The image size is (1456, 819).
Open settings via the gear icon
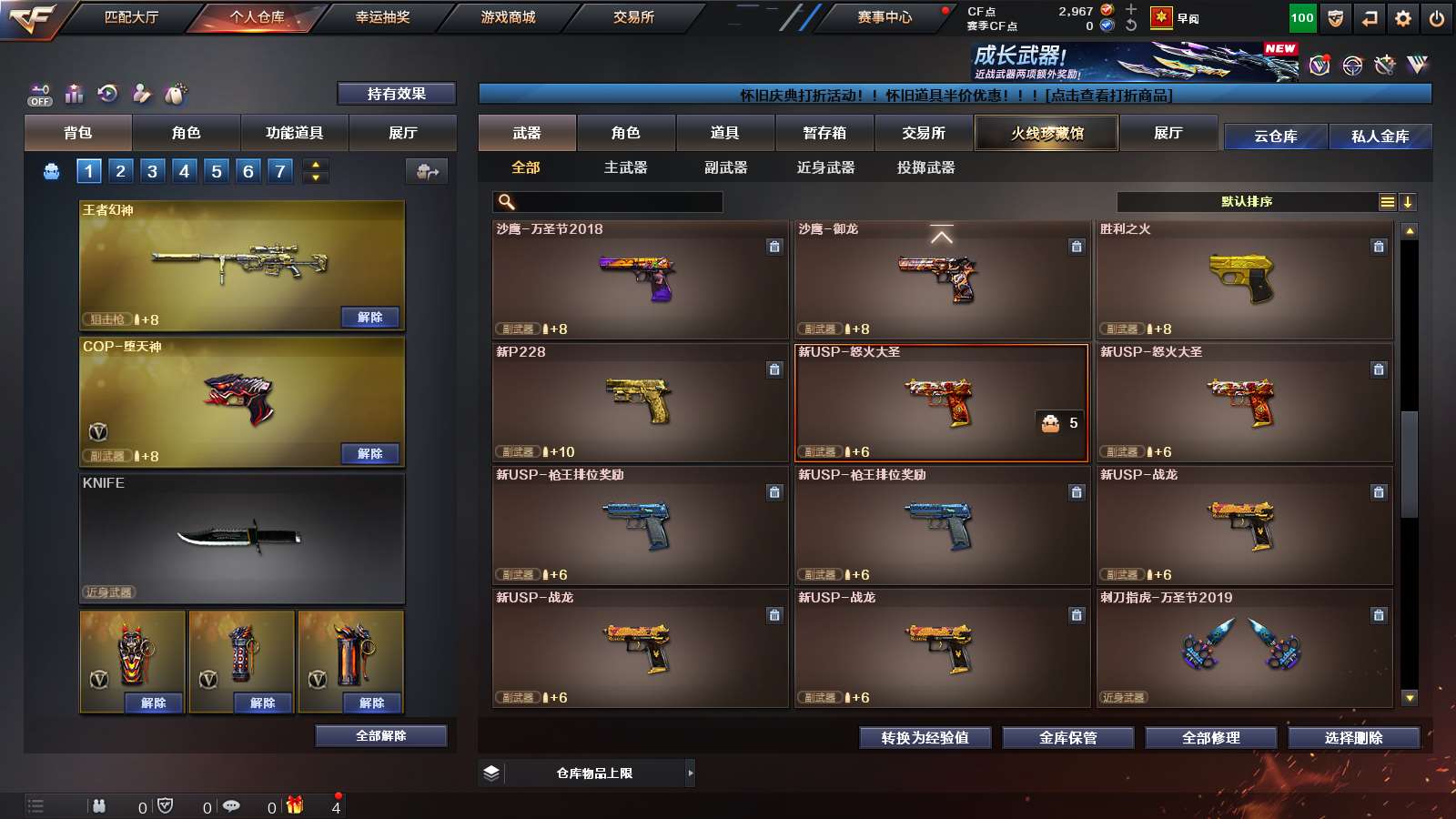point(1403,18)
